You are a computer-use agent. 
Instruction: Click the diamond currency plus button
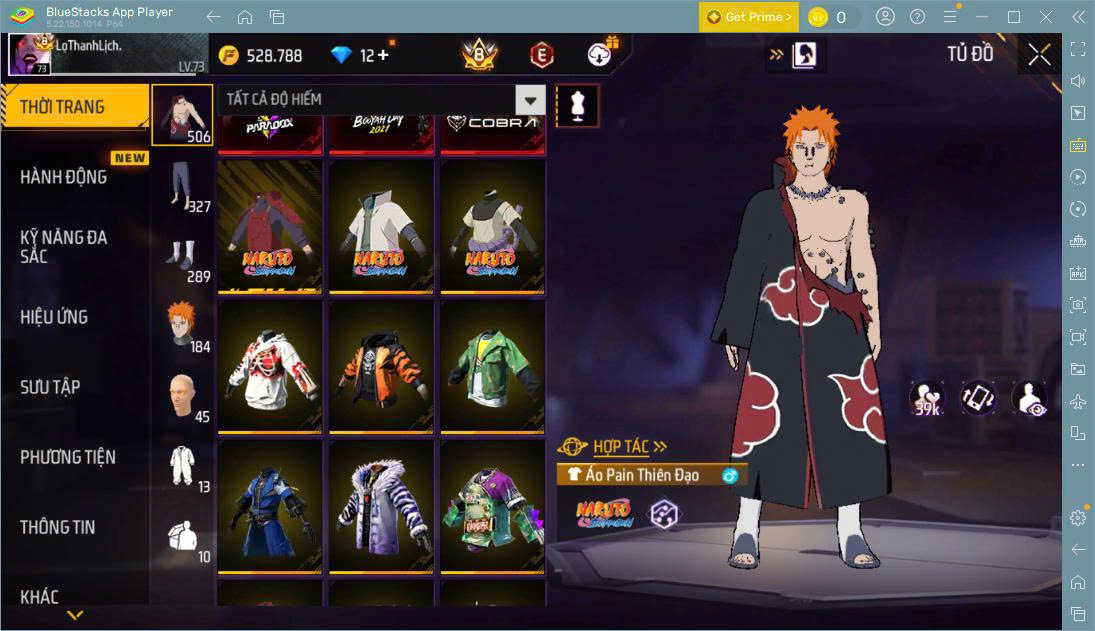pyautogui.click(x=381, y=56)
